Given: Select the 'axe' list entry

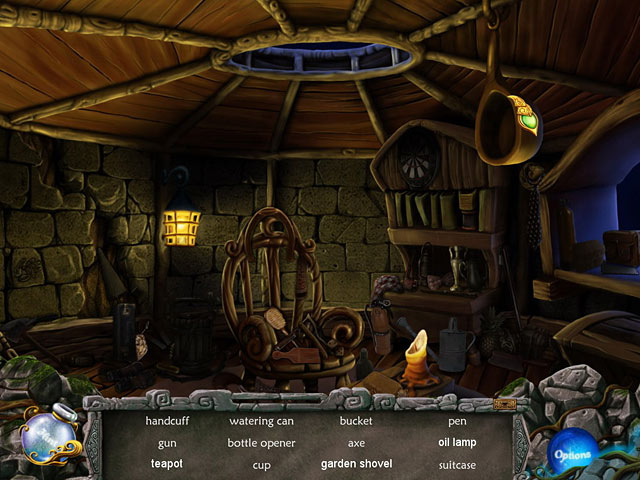Looking at the screenshot, I should pos(356,442).
